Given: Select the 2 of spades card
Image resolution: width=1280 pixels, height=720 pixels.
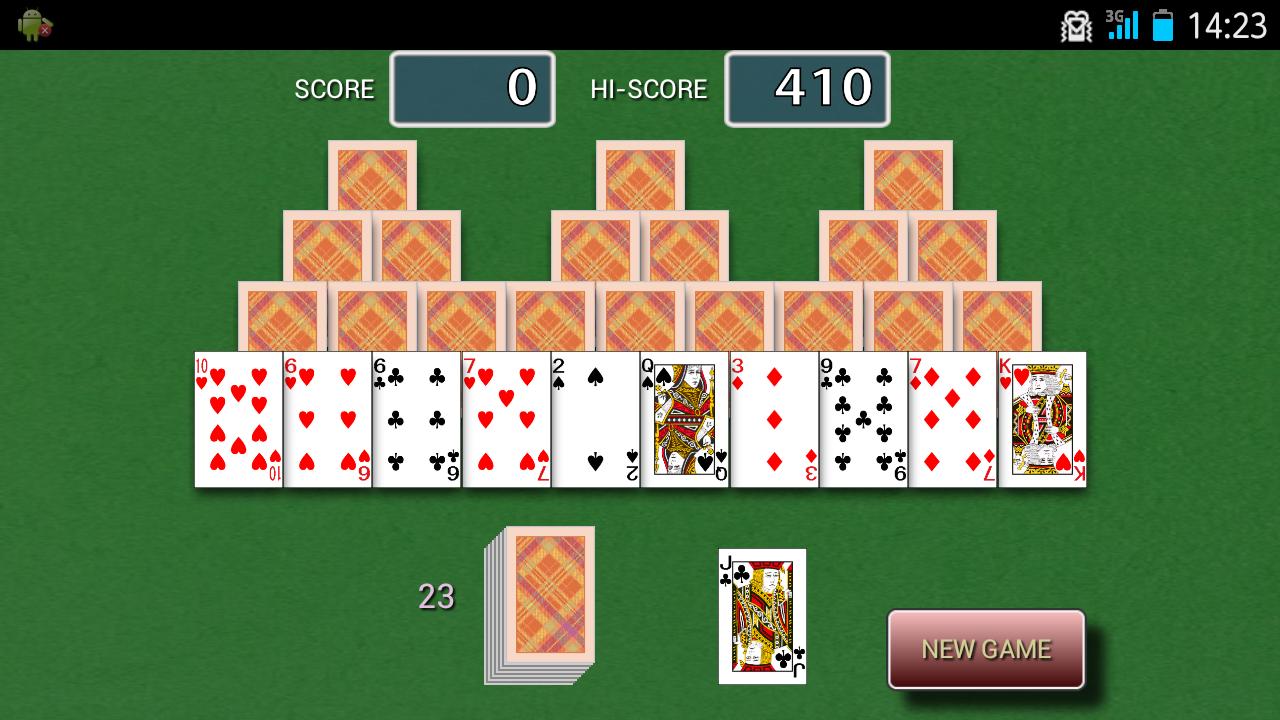Looking at the screenshot, I should click(x=597, y=420).
